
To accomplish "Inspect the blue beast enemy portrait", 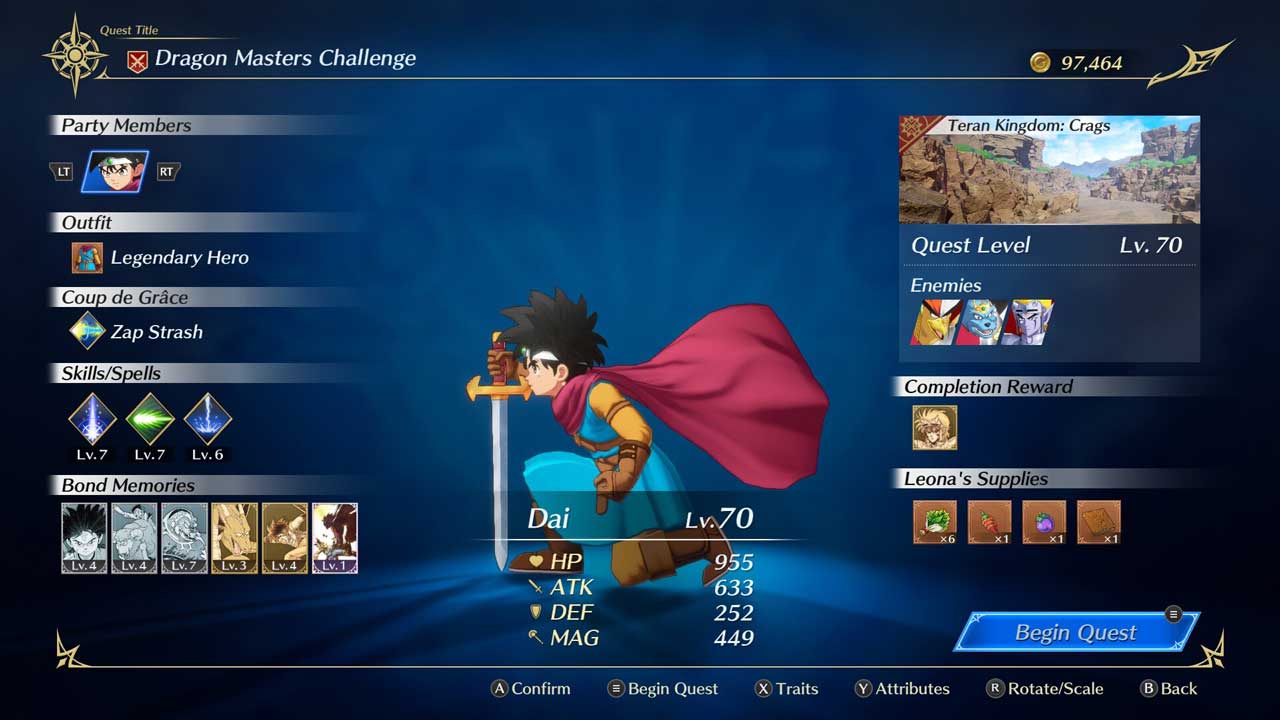I will click(x=981, y=322).
